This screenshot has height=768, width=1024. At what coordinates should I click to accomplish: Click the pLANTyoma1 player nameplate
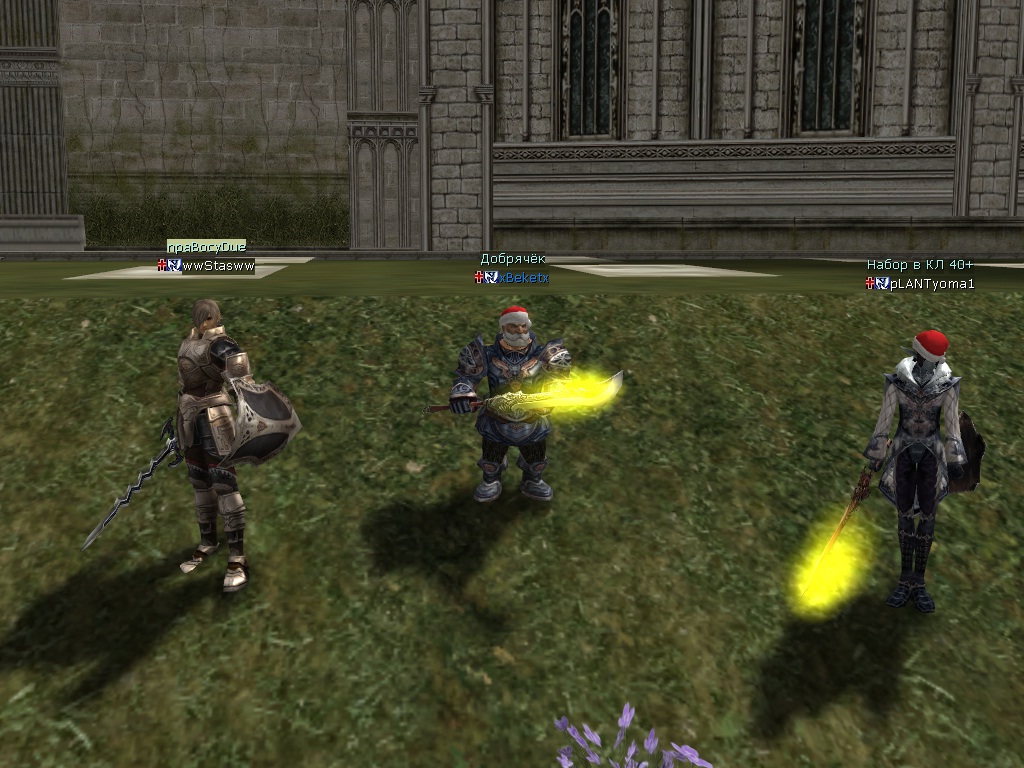[x=931, y=283]
